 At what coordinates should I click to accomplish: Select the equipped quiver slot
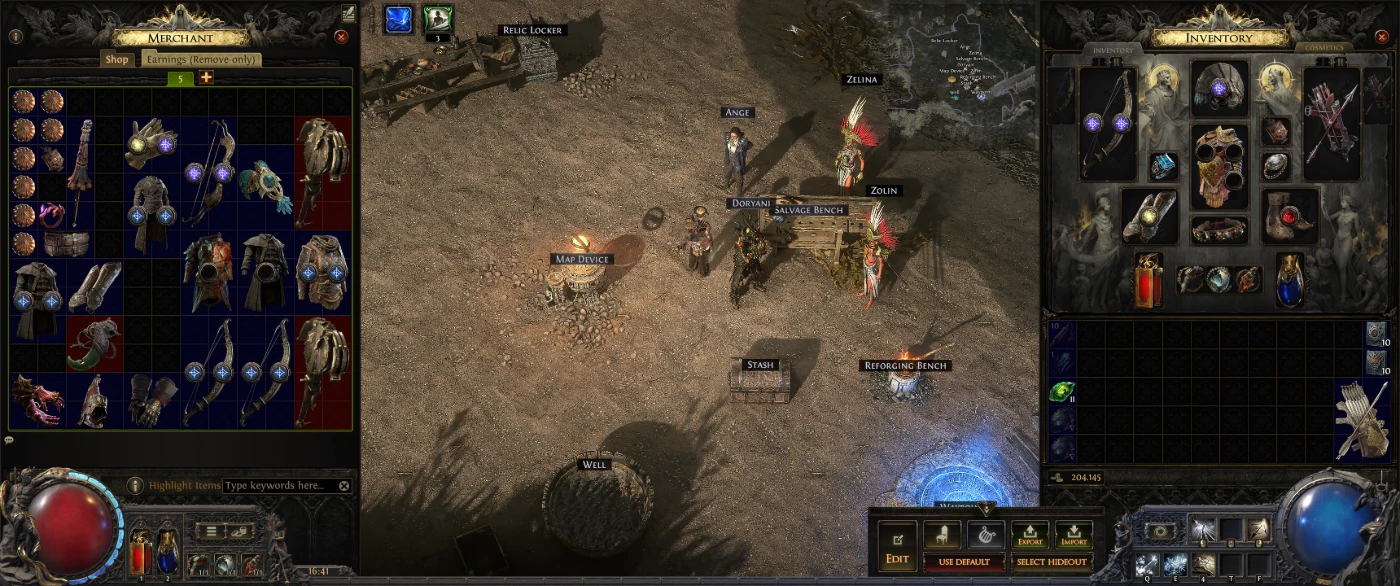tap(1331, 123)
